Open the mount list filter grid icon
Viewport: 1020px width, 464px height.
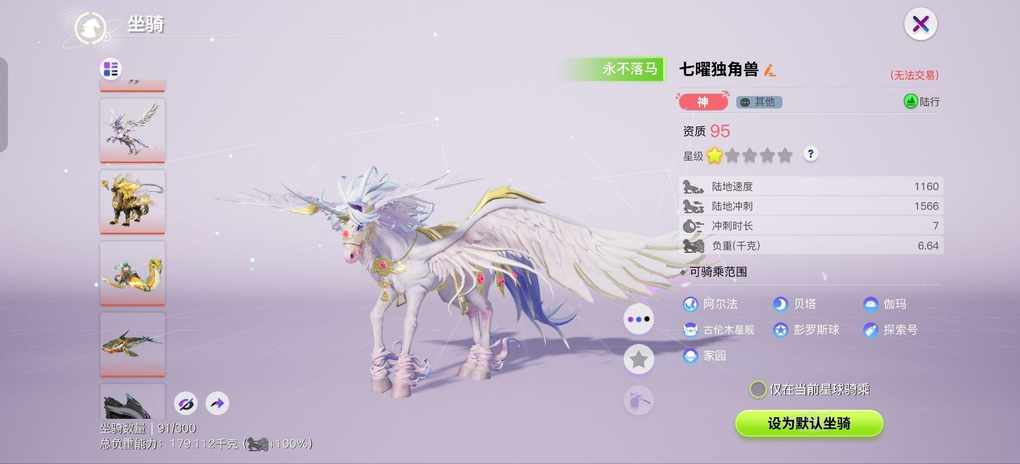(x=111, y=69)
